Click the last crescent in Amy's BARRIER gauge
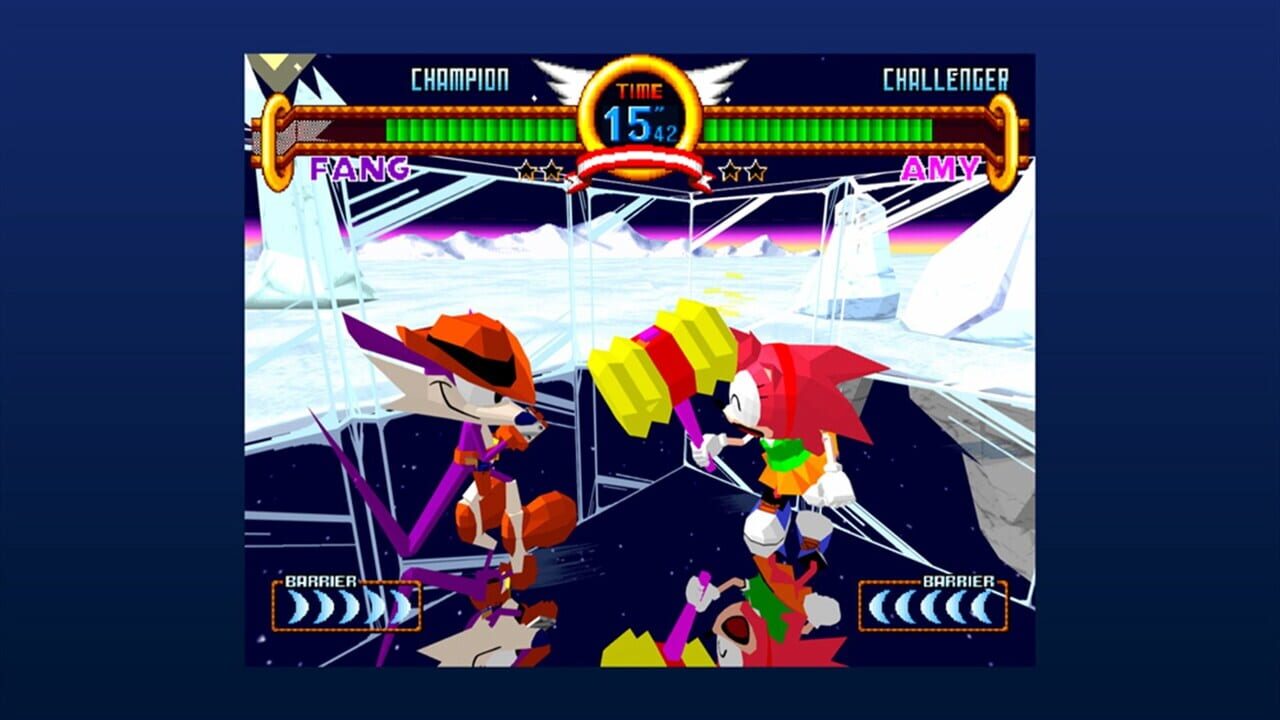This screenshot has width=1280, height=720. pyautogui.click(x=982, y=604)
